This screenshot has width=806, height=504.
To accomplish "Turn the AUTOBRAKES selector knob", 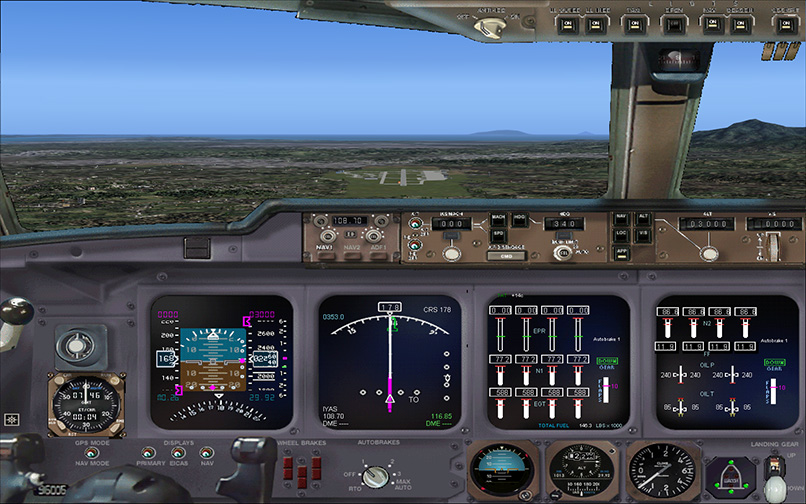I will tap(375, 476).
